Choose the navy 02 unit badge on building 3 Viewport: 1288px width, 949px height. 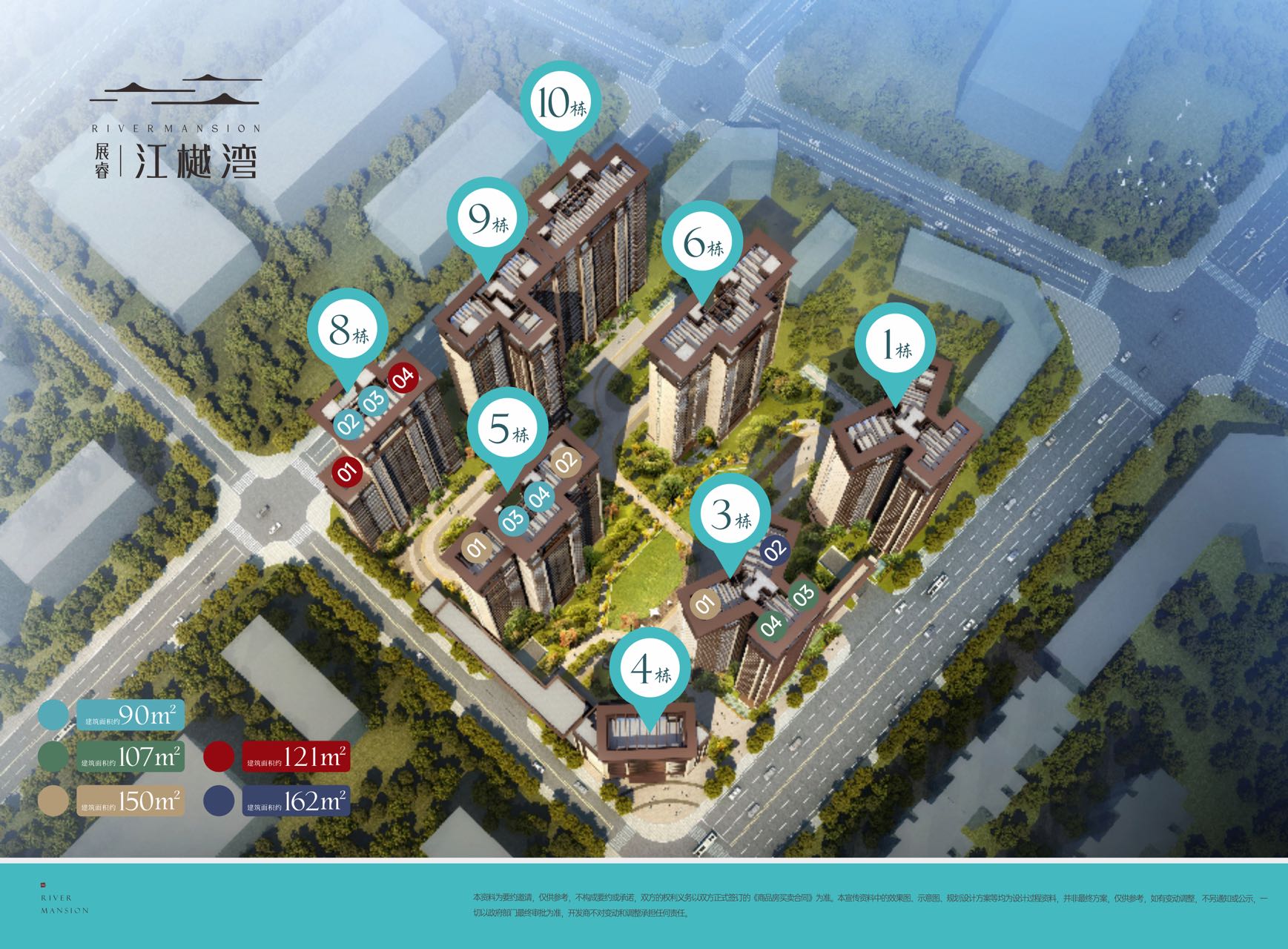(x=775, y=550)
